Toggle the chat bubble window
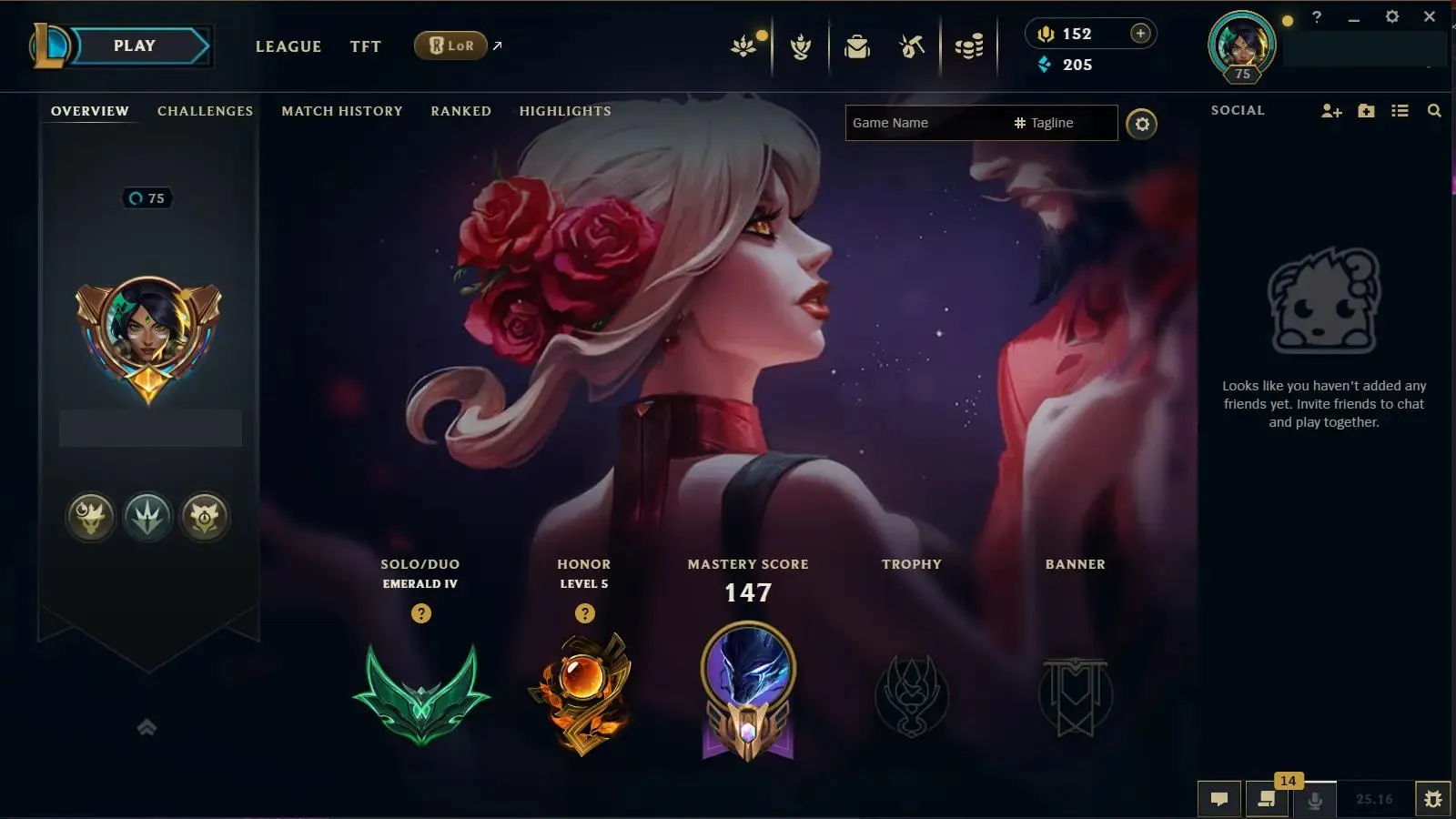The width and height of the screenshot is (1456, 819). 1219,800
